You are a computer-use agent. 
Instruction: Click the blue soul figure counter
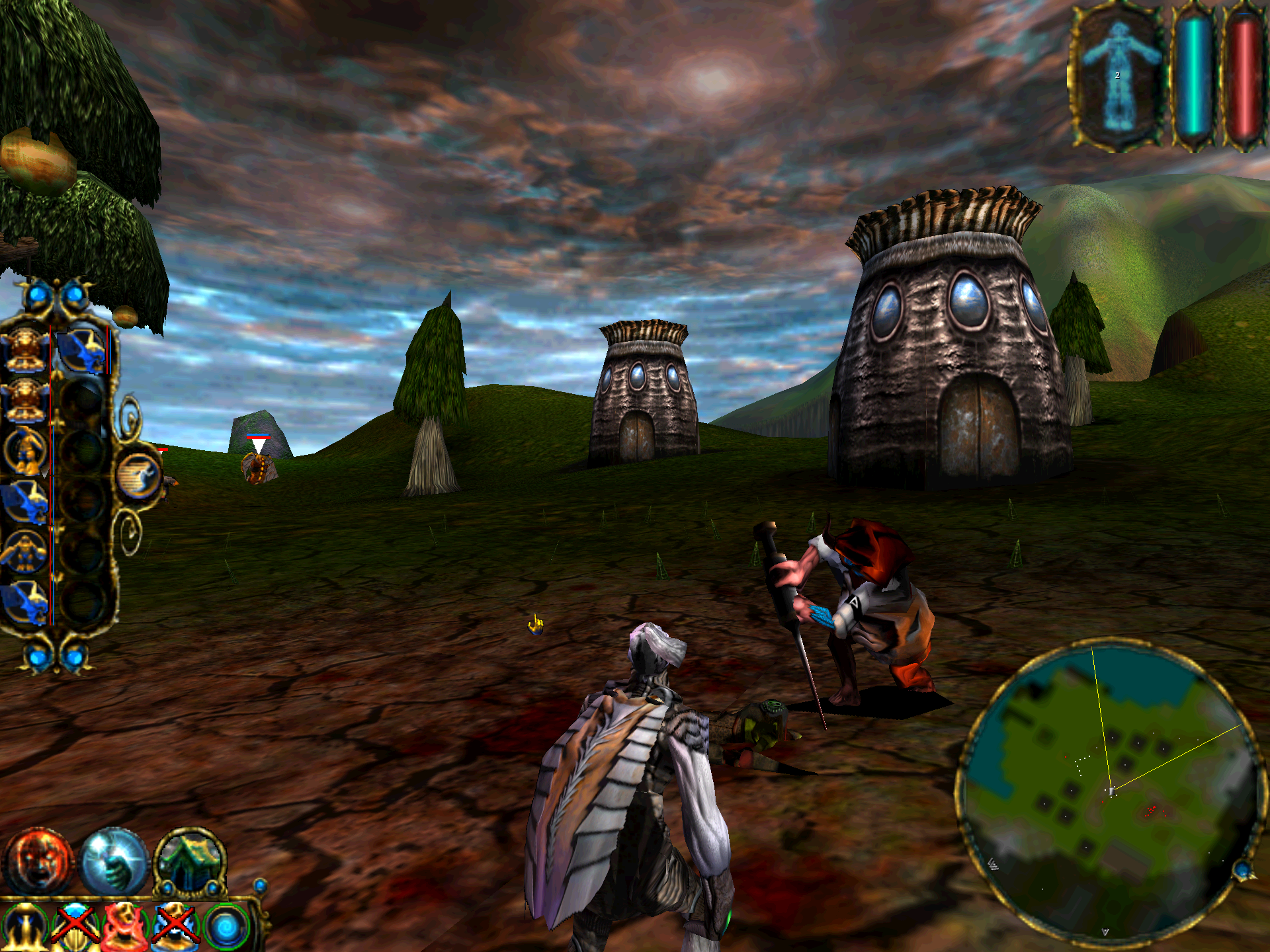click(1117, 76)
